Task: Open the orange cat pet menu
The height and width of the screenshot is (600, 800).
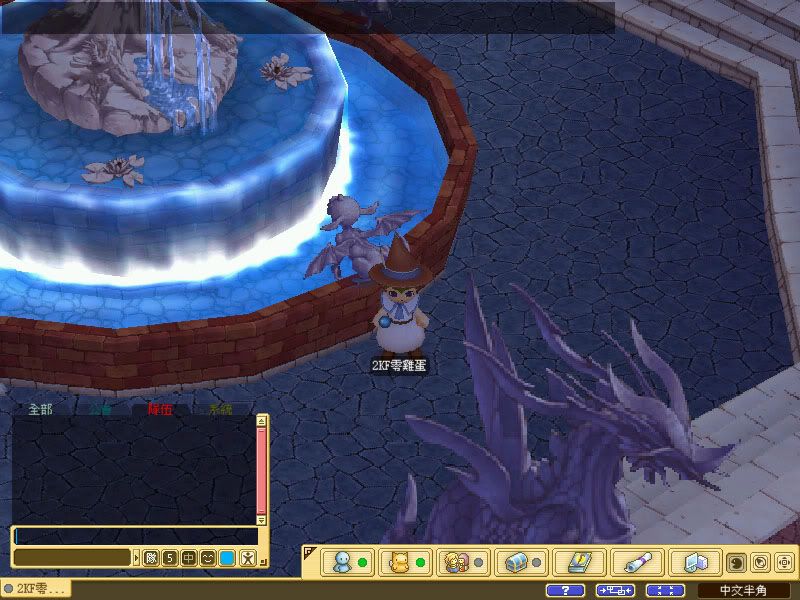Action: tap(400, 562)
